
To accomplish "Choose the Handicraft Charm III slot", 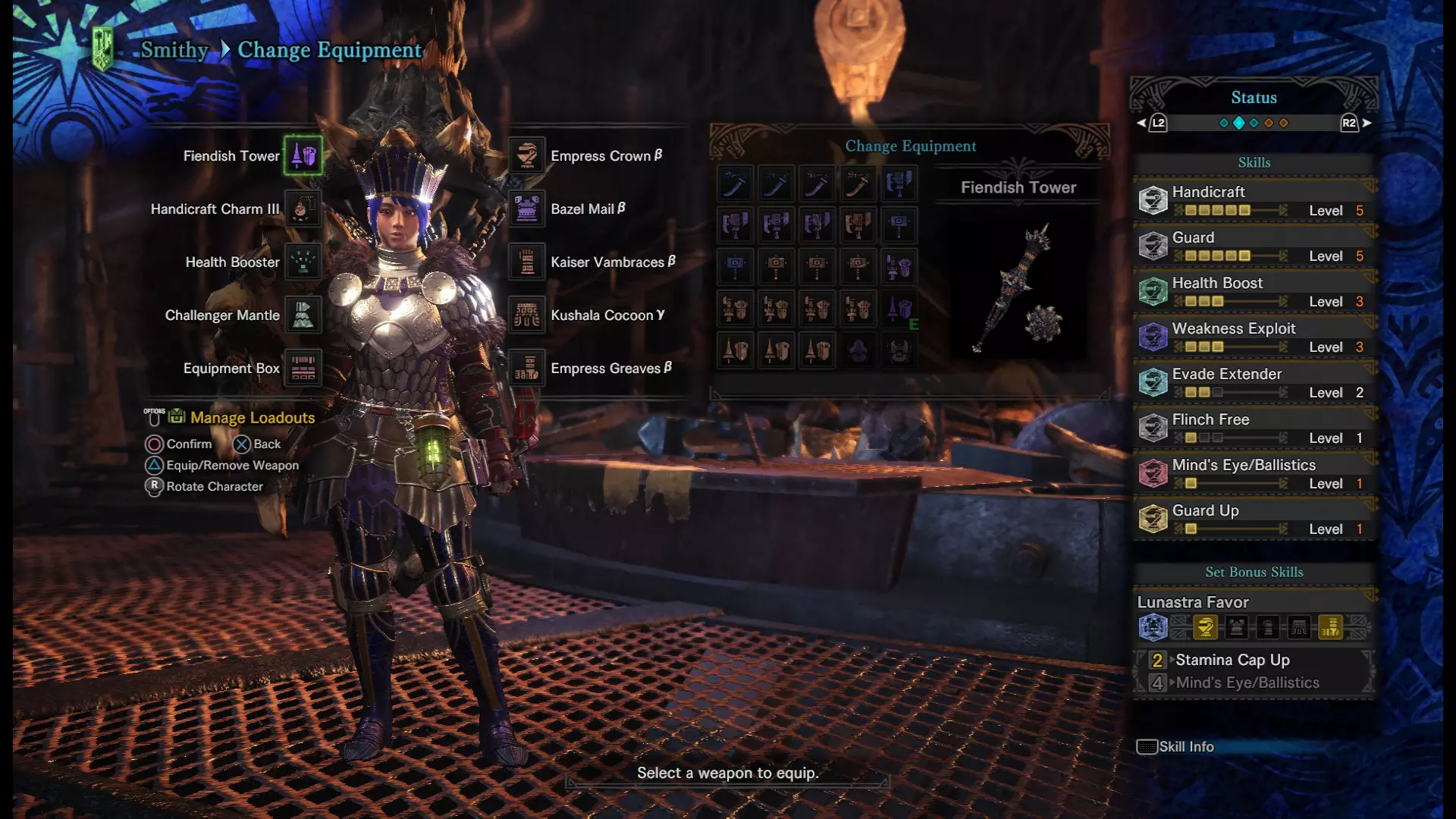I will coord(303,209).
